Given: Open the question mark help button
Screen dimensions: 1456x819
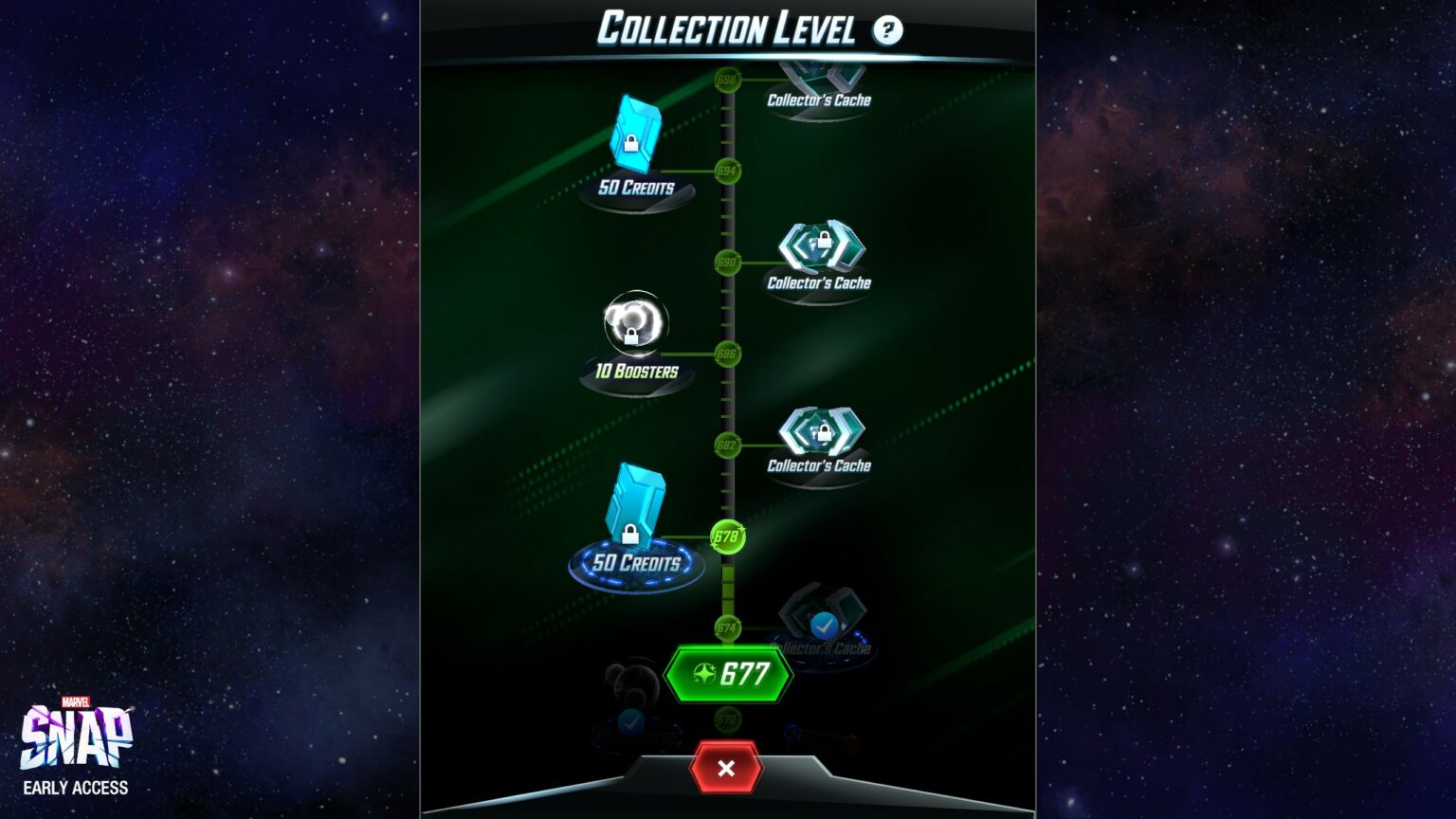Looking at the screenshot, I should 887,29.
